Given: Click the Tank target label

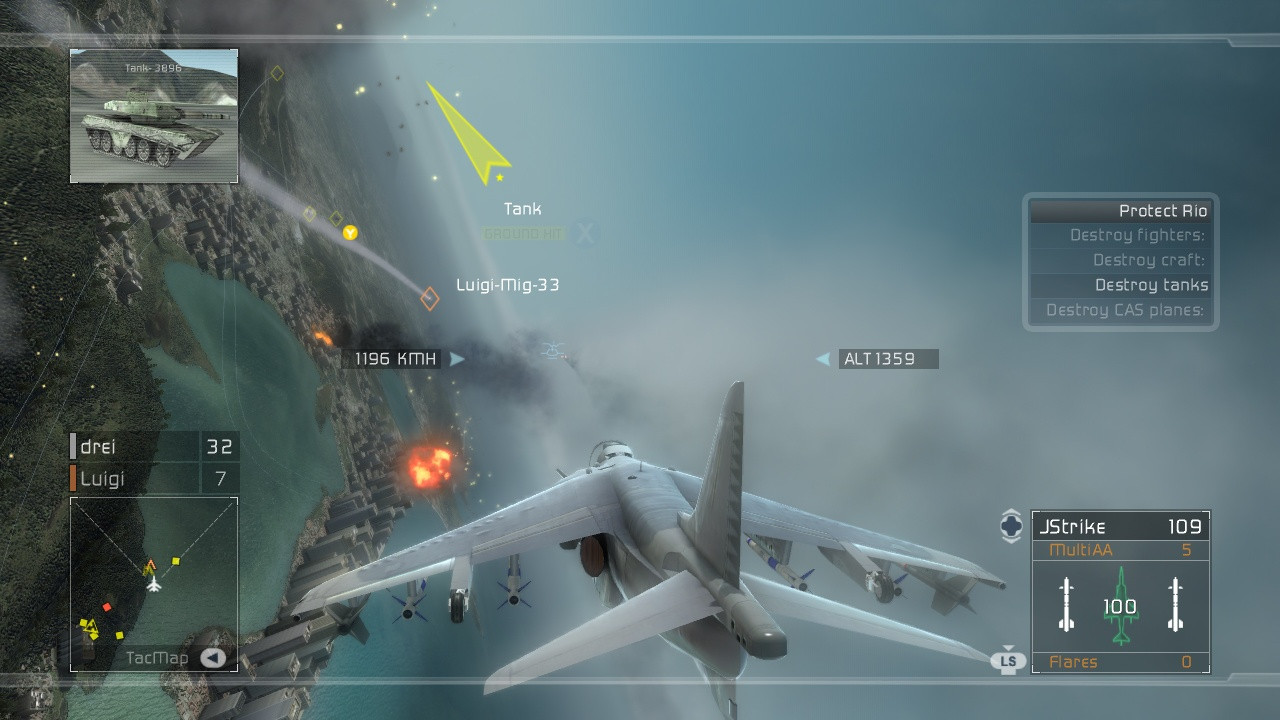Looking at the screenshot, I should coord(521,209).
